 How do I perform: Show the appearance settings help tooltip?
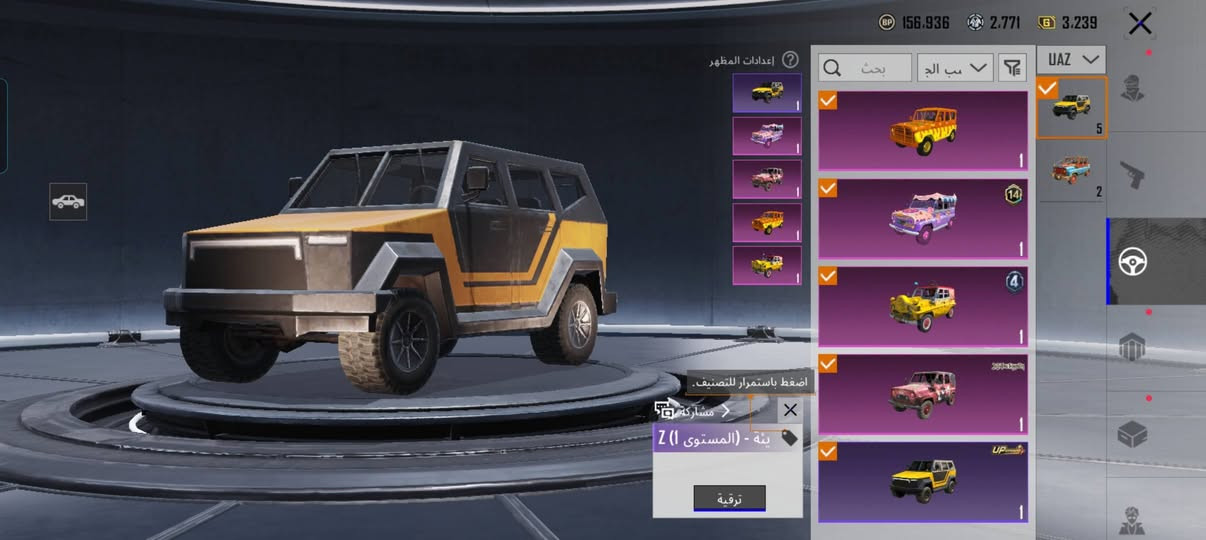point(790,60)
